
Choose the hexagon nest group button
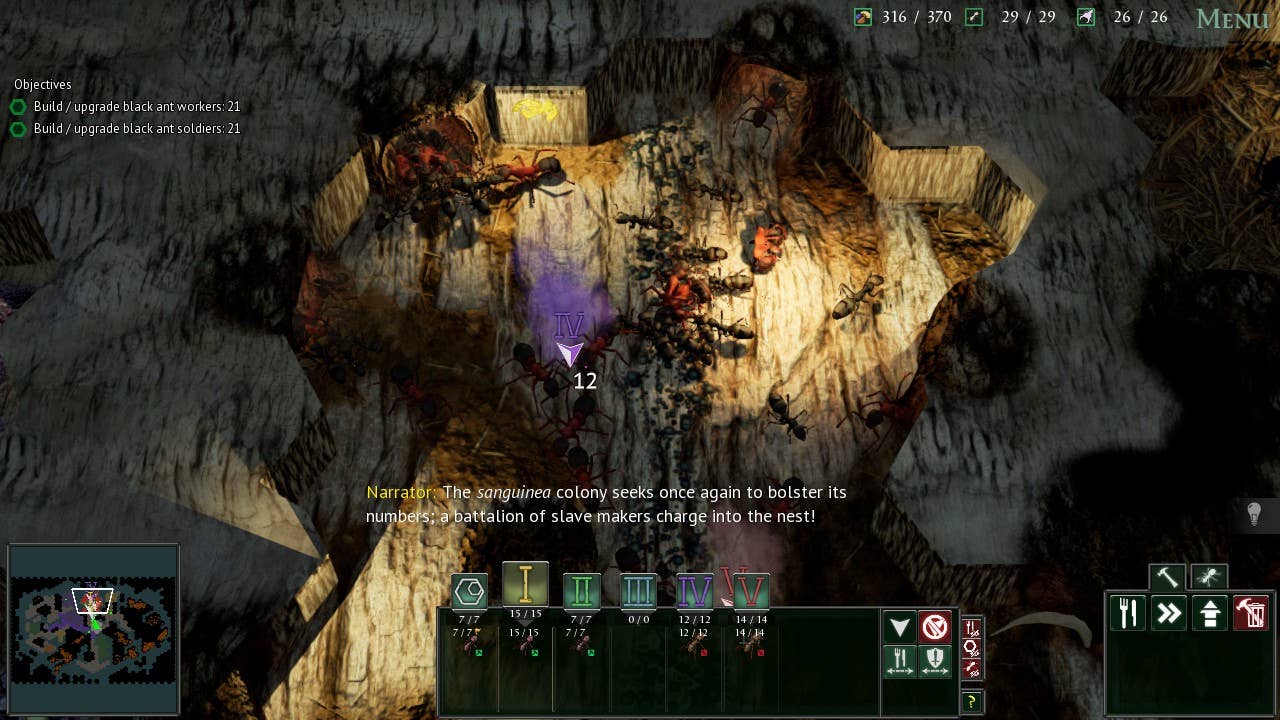coord(469,591)
